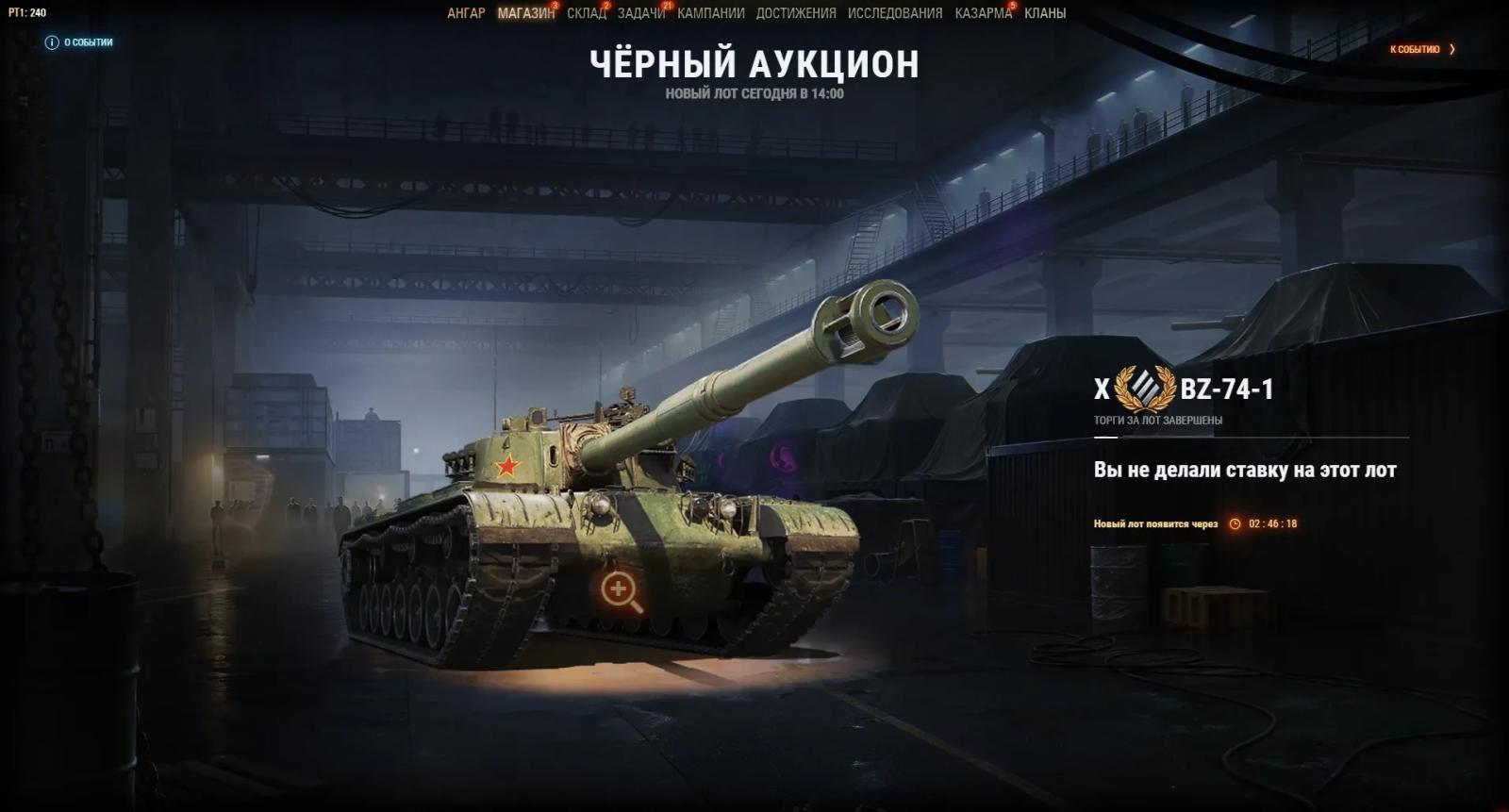The width and height of the screenshot is (1509, 812).
Task: Click the red notification badge on МАГАЗИН
Action: [554, 6]
